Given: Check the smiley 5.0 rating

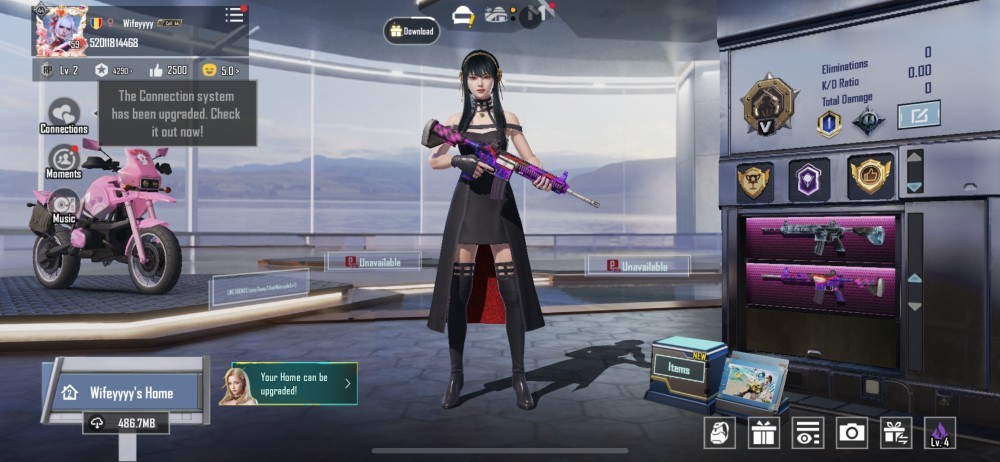Looking at the screenshot, I should (x=220, y=70).
